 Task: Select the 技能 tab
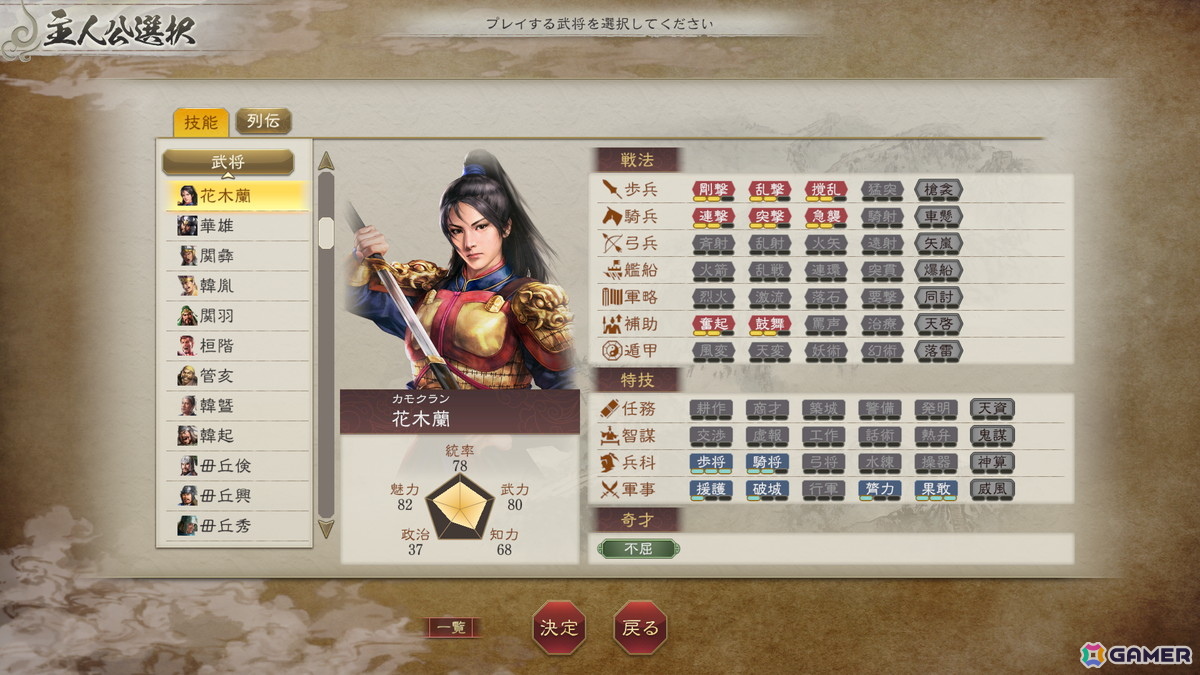pyautogui.click(x=200, y=122)
